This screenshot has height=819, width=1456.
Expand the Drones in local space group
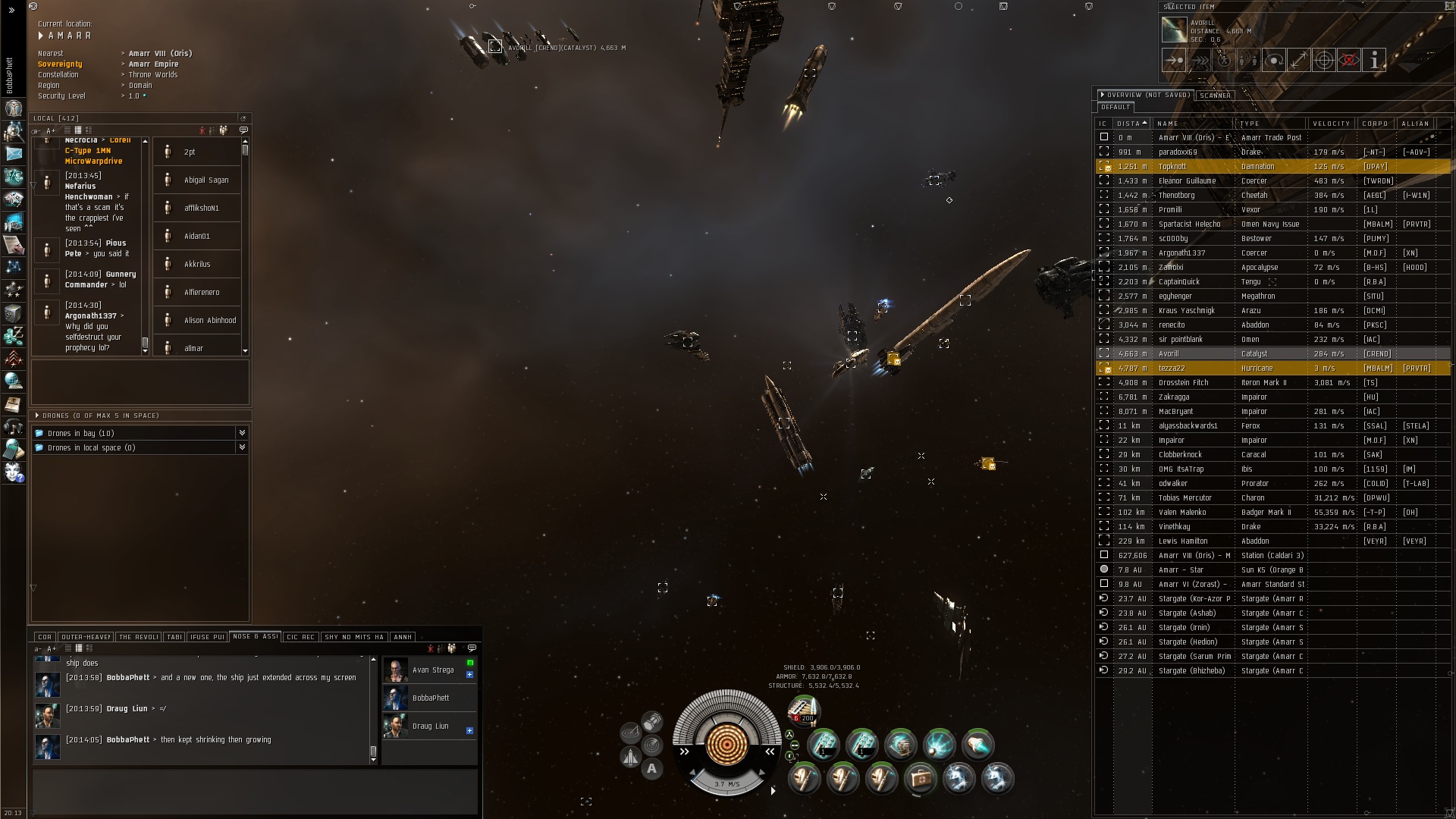[242, 448]
